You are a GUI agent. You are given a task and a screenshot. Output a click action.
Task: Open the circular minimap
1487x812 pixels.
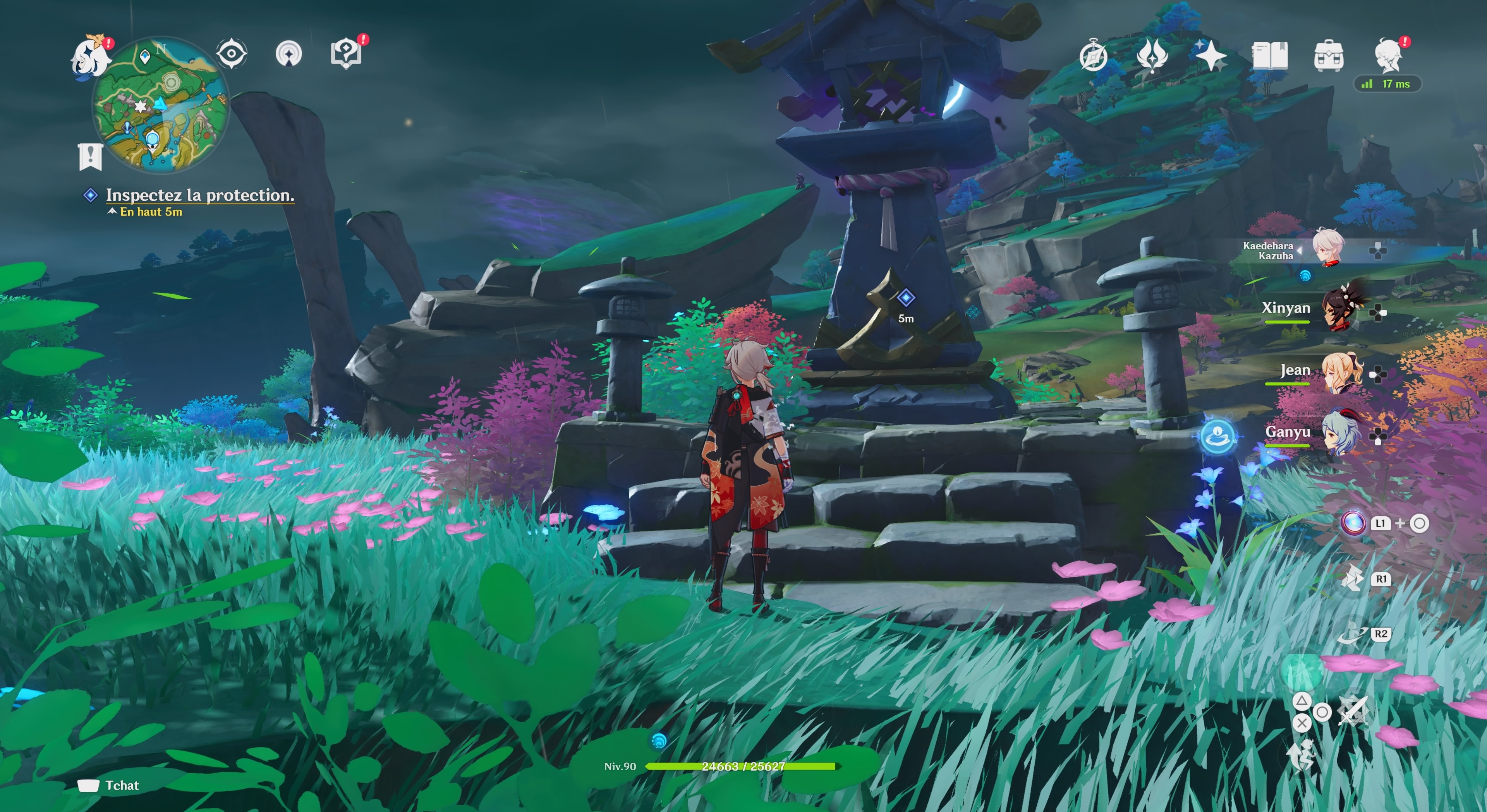click(160, 104)
